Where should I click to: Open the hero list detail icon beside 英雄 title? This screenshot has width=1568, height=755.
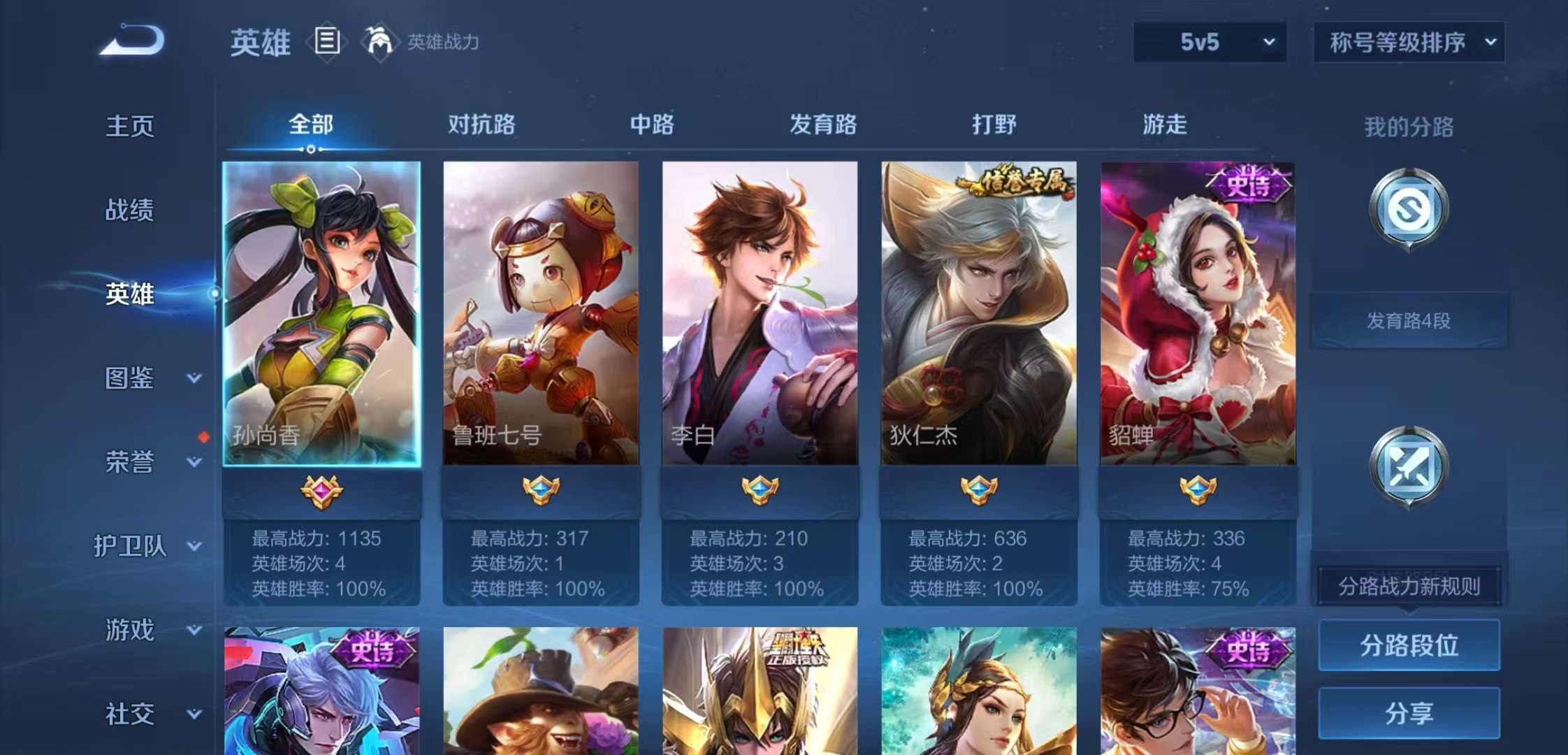click(327, 42)
